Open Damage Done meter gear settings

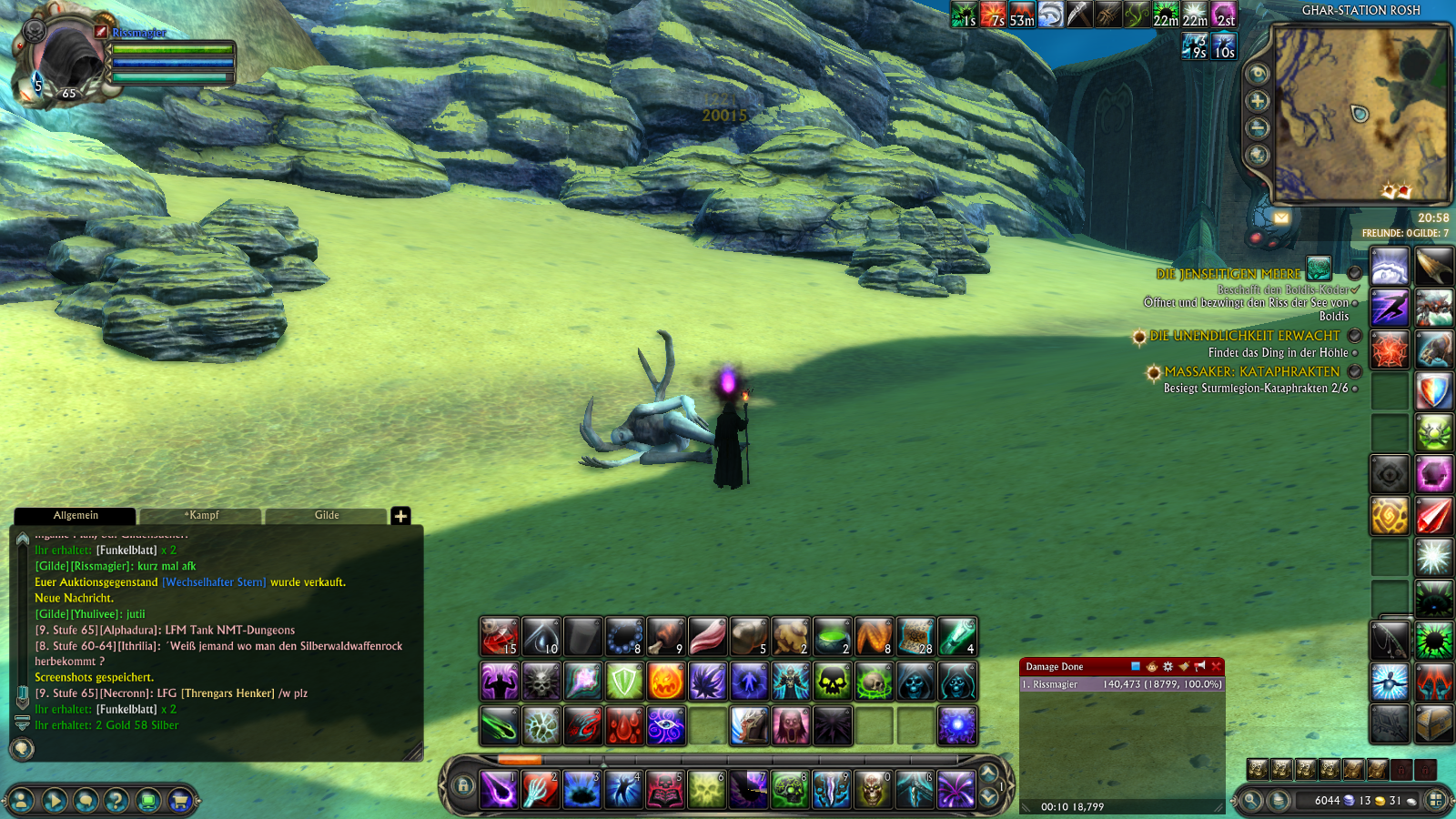coord(1168,666)
